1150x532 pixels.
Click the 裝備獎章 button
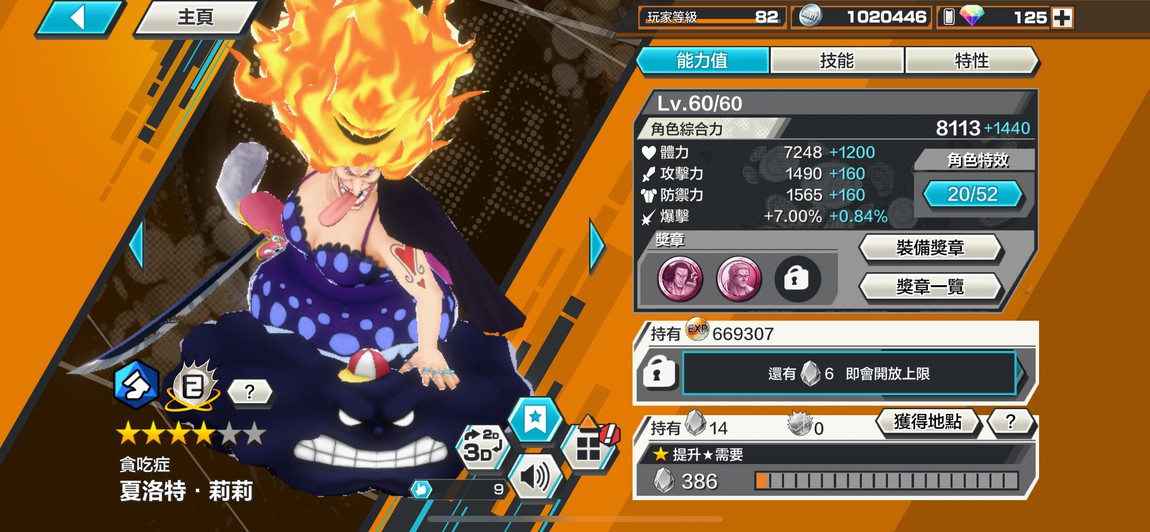coord(930,248)
